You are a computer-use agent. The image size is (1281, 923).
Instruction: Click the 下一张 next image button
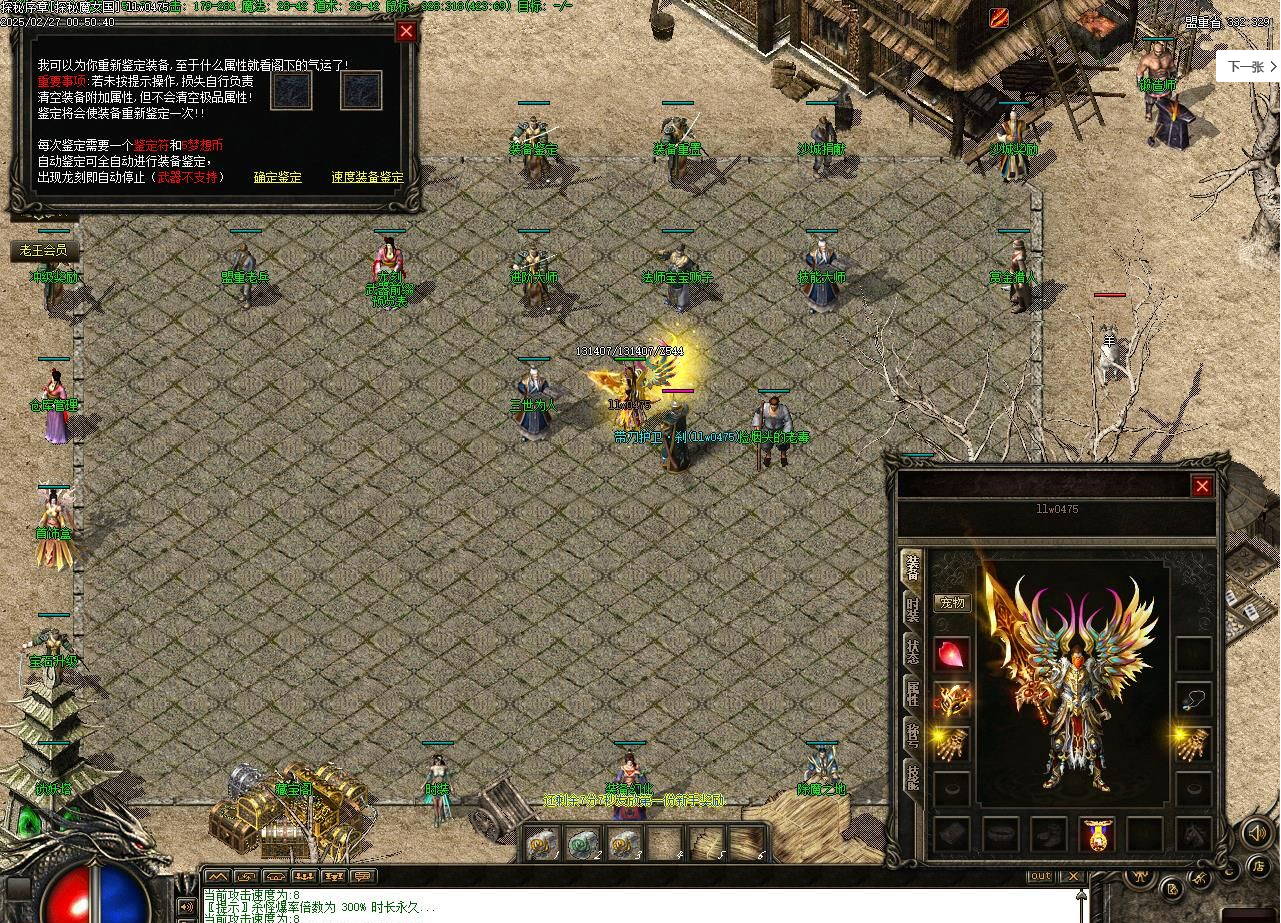pyautogui.click(x=1250, y=67)
